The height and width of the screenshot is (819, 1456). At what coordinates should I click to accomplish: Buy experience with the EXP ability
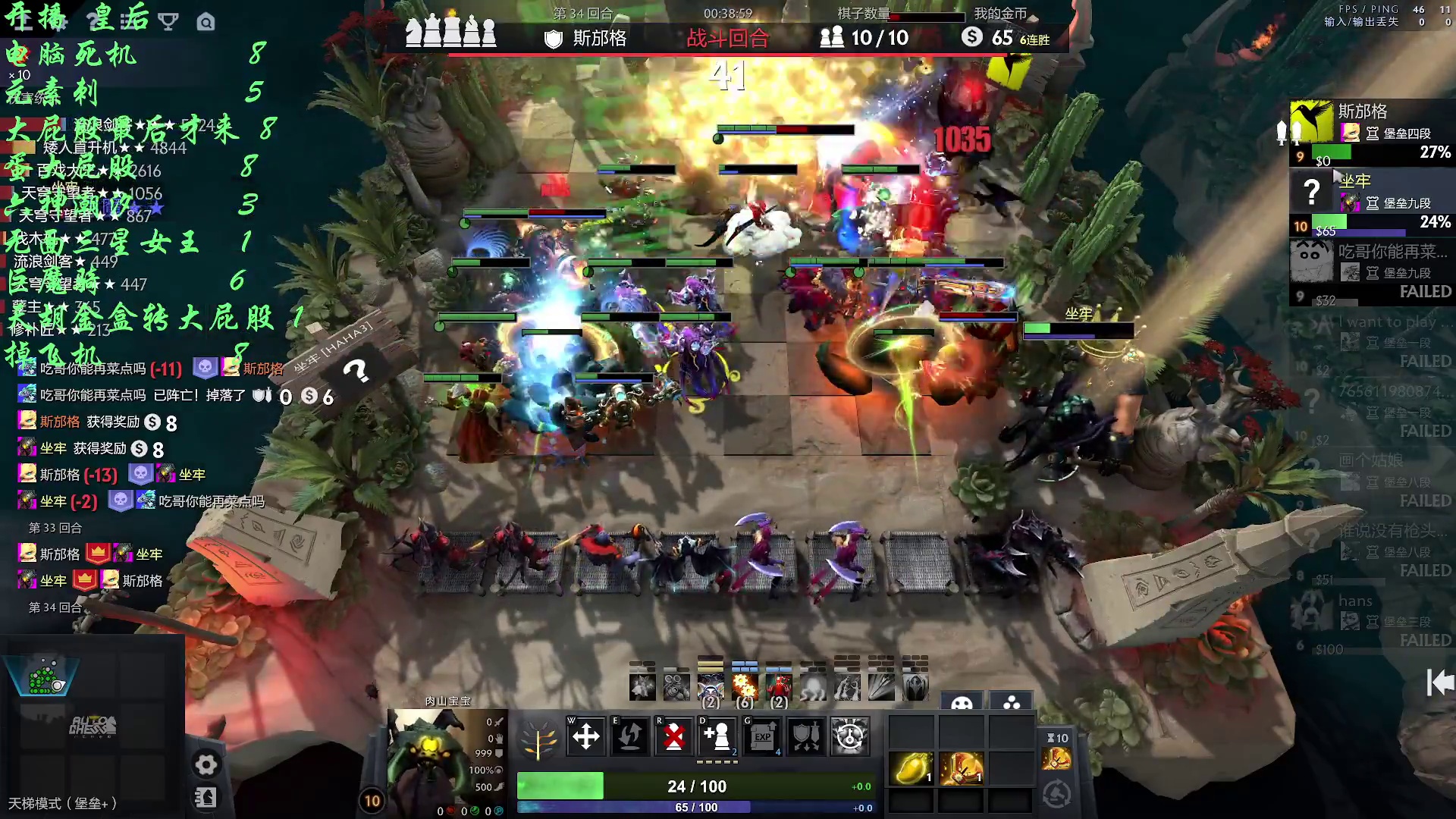[x=761, y=736]
